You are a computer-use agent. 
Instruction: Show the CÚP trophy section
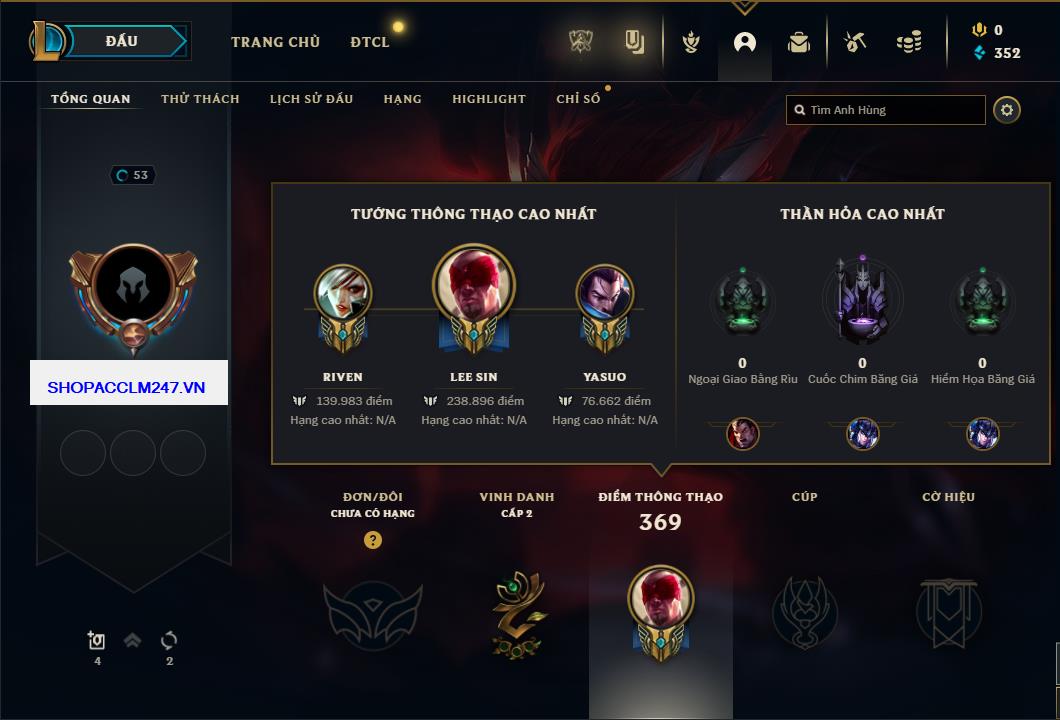click(x=804, y=610)
